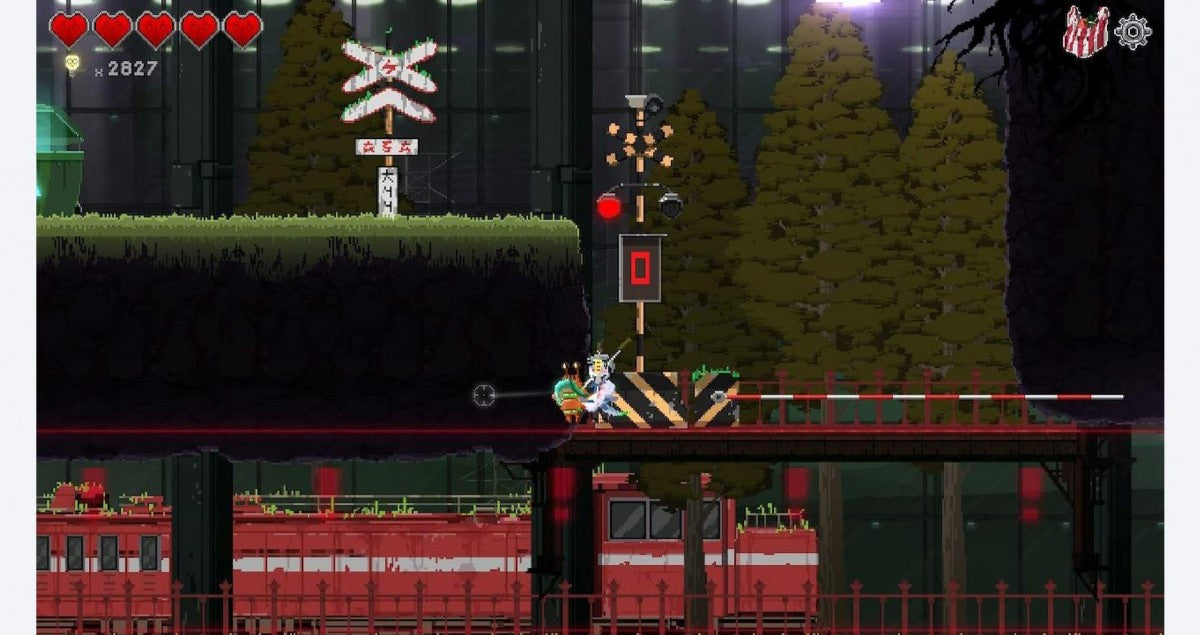Open the settings gear icon
This screenshot has width=1200, height=635.
(x=1132, y=31)
